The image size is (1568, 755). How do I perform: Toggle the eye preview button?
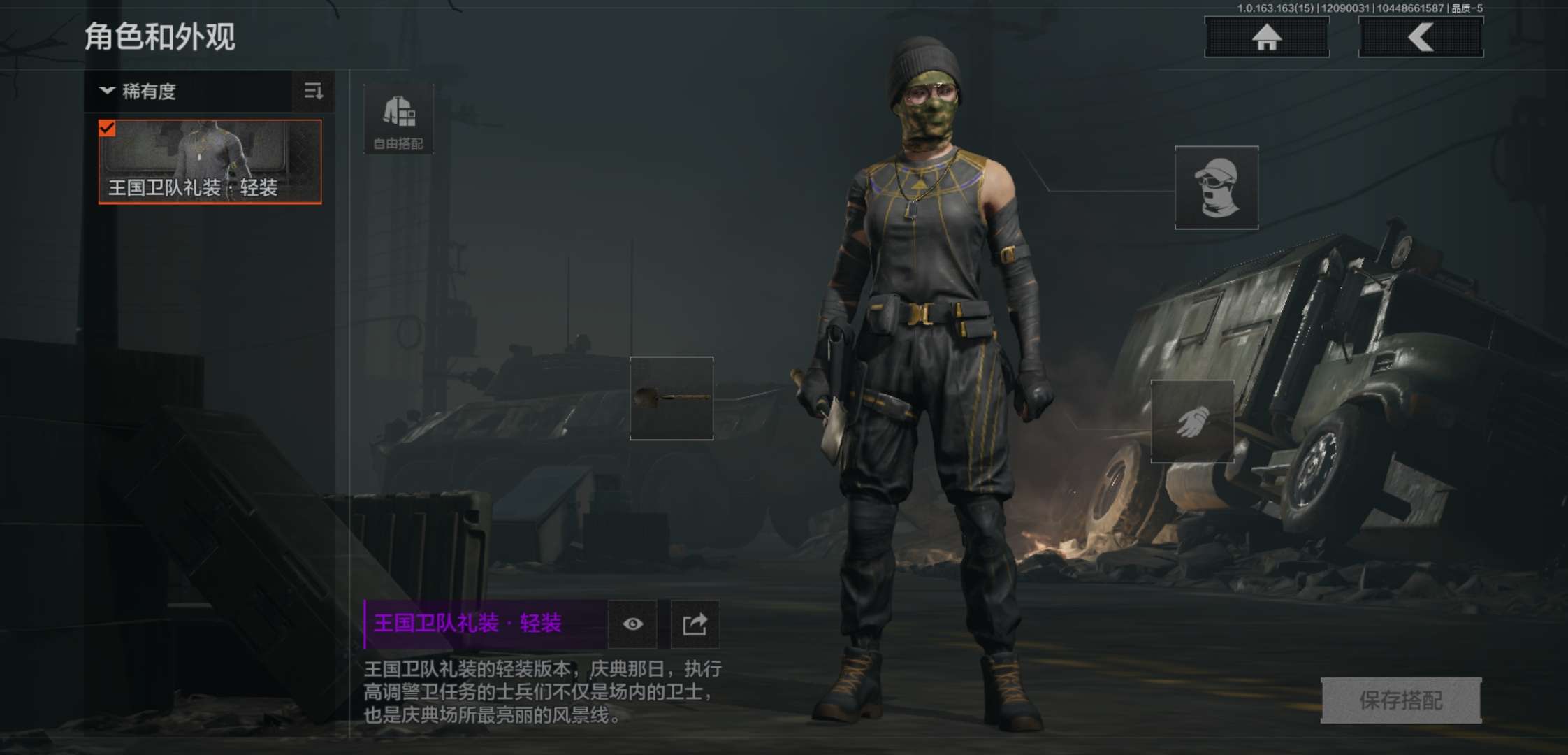click(x=633, y=624)
